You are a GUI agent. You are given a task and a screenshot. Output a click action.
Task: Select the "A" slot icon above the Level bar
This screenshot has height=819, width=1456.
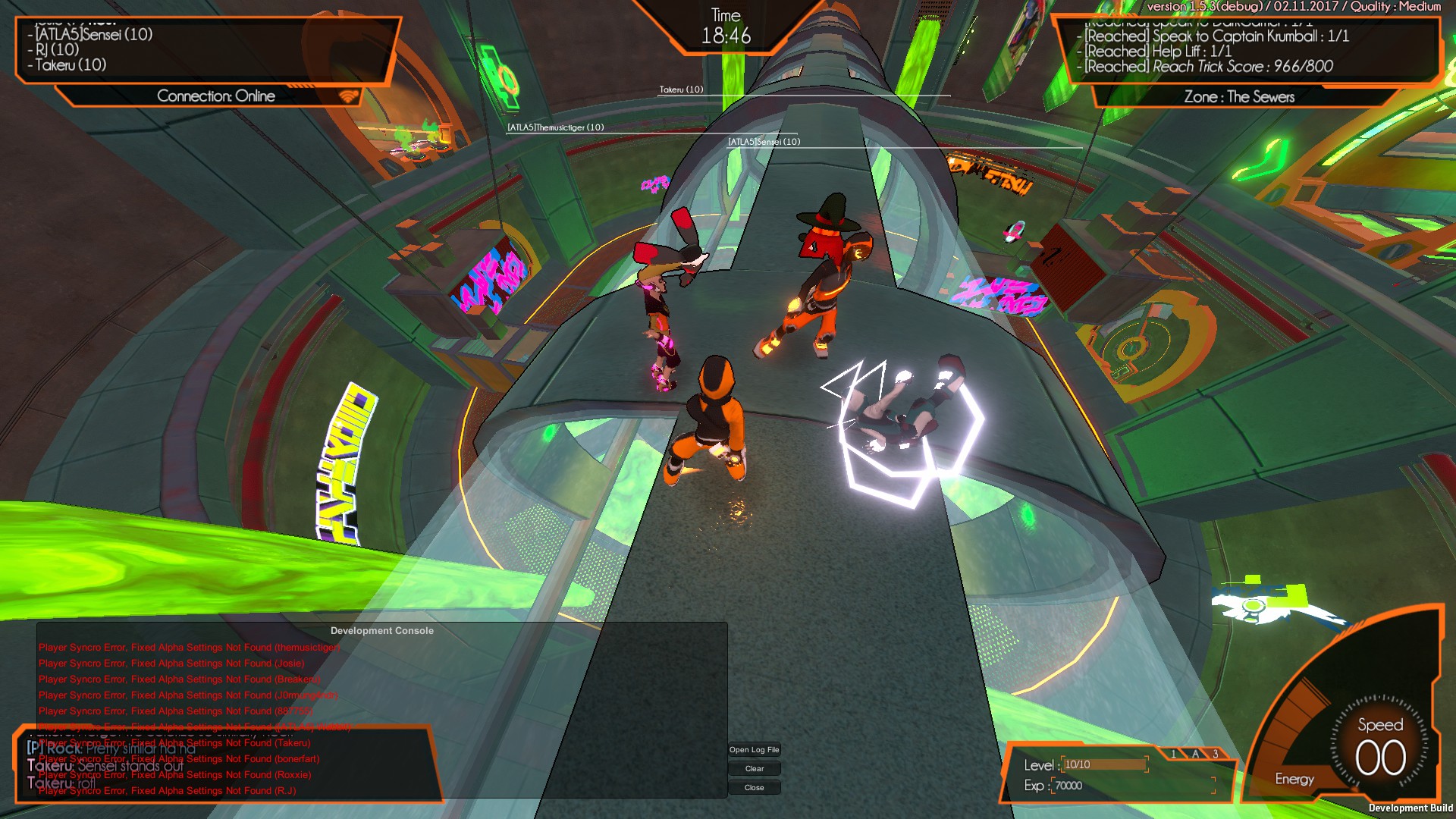point(1194,753)
